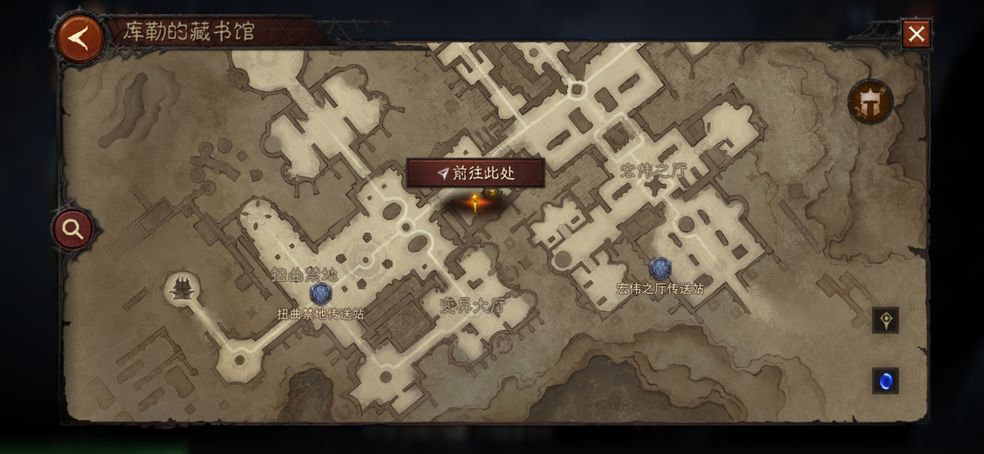
Task: Close the map window
Action: (x=916, y=35)
